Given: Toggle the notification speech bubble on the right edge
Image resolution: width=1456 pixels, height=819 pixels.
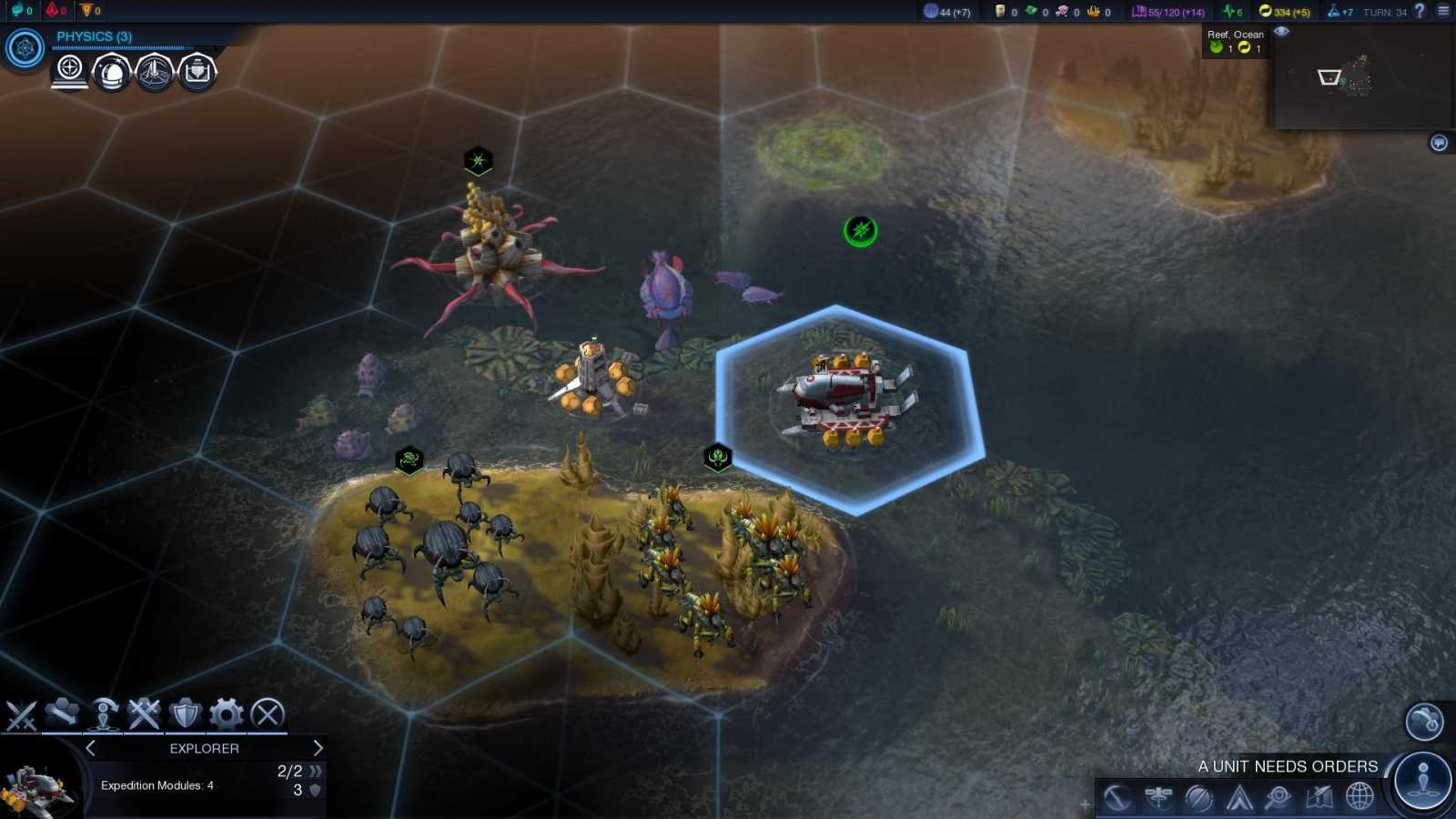Looking at the screenshot, I should [1439, 141].
